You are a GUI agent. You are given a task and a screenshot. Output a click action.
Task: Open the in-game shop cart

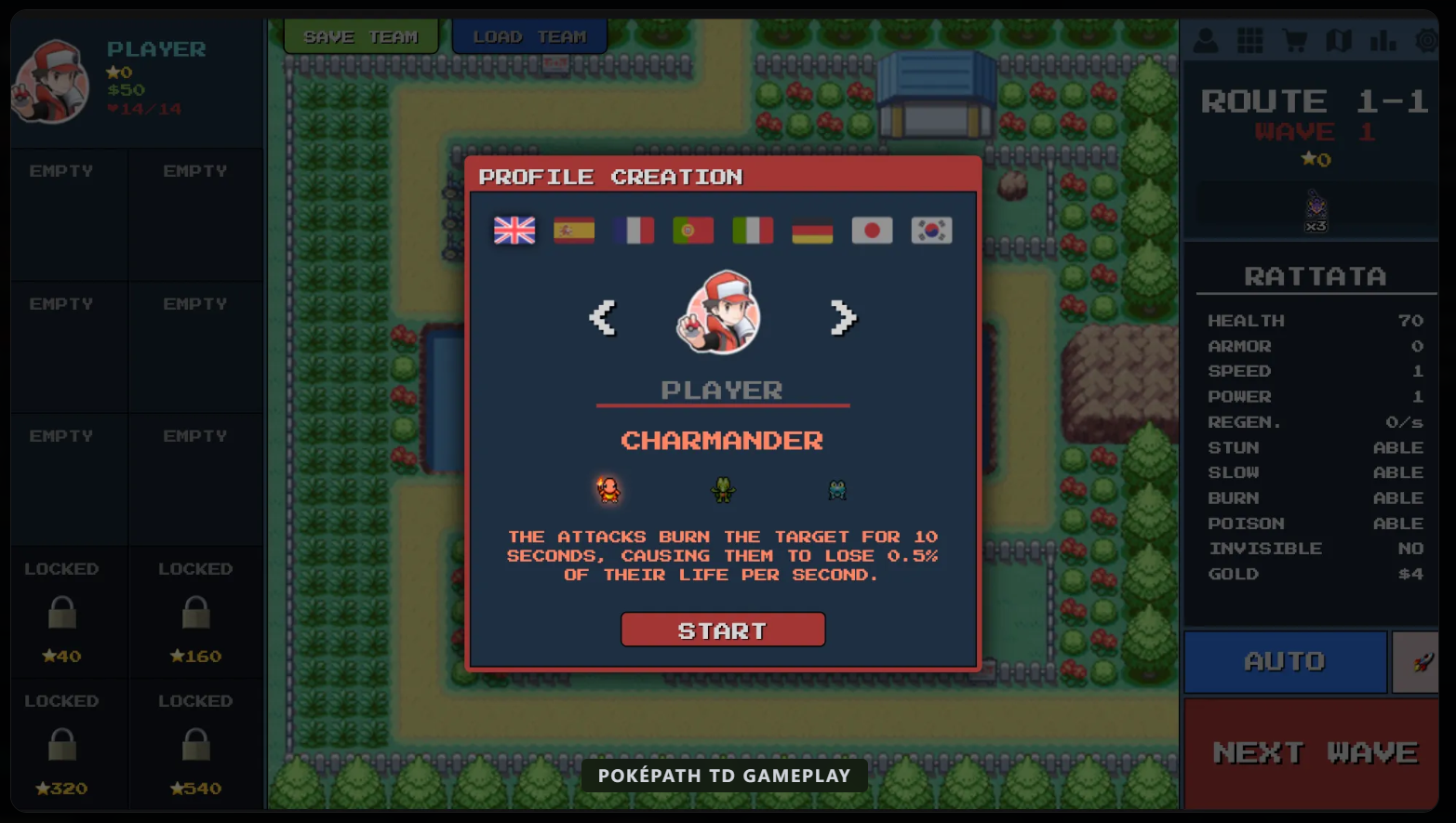tap(1295, 41)
